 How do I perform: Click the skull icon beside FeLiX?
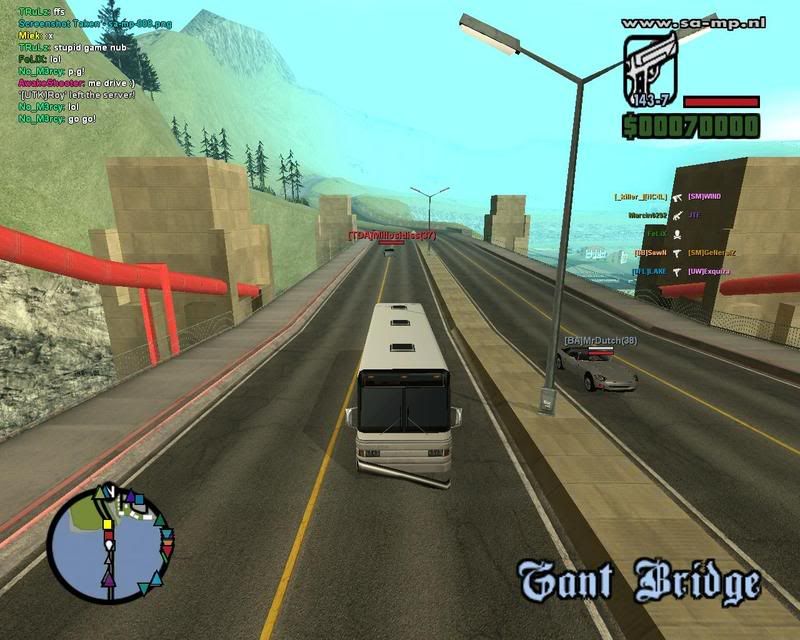pyautogui.click(x=677, y=233)
